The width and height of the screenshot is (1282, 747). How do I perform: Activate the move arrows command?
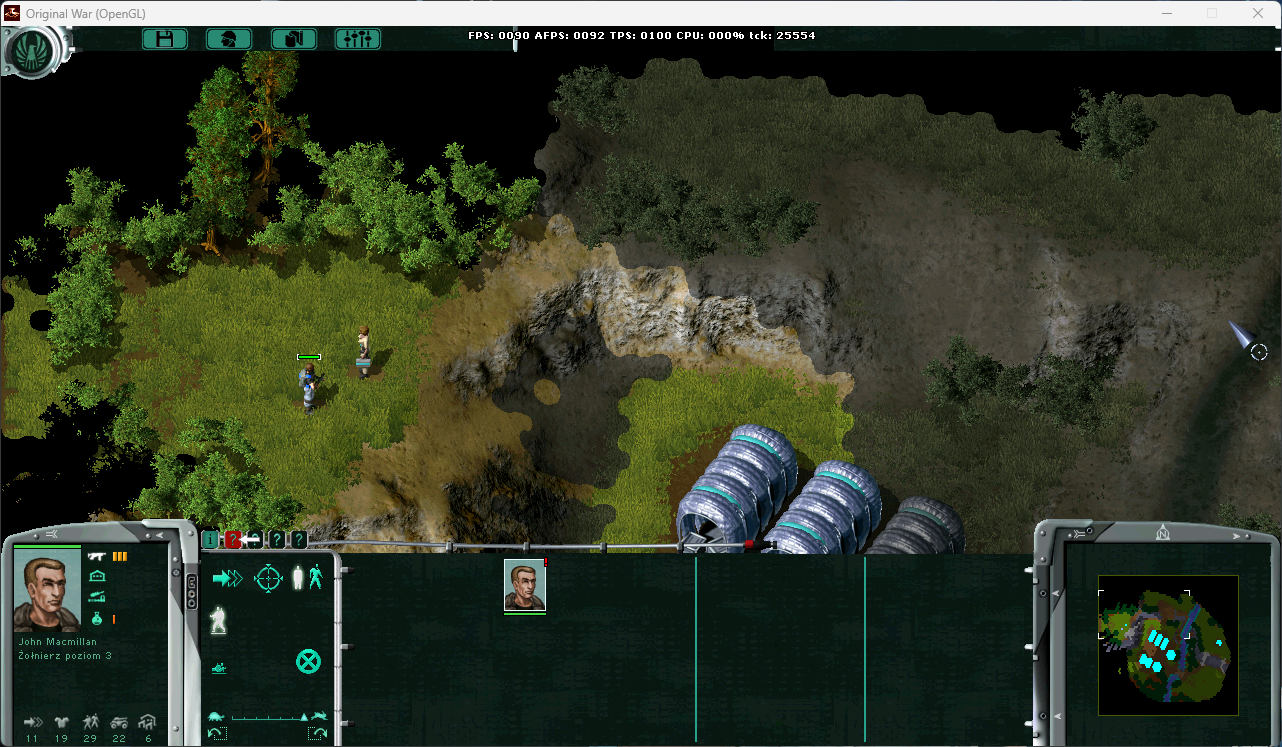pyautogui.click(x=228, y=578)
